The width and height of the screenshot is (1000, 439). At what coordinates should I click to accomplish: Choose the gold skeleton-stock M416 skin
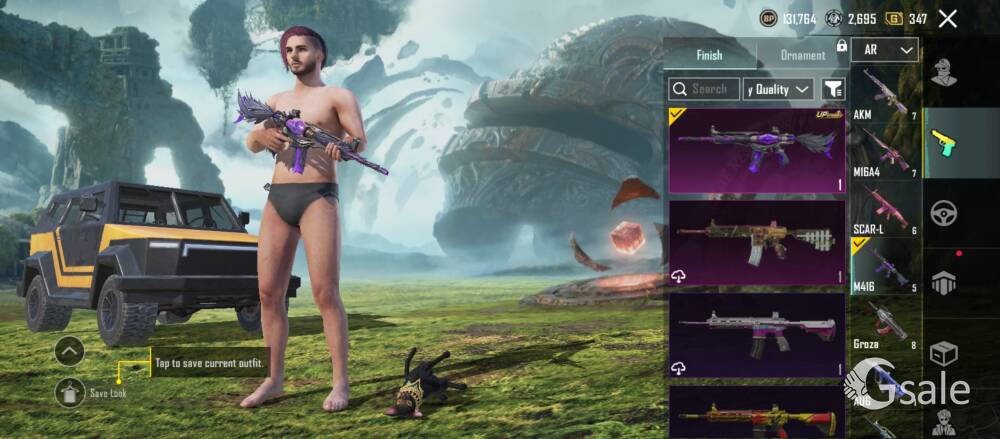[x=757, y=243]
